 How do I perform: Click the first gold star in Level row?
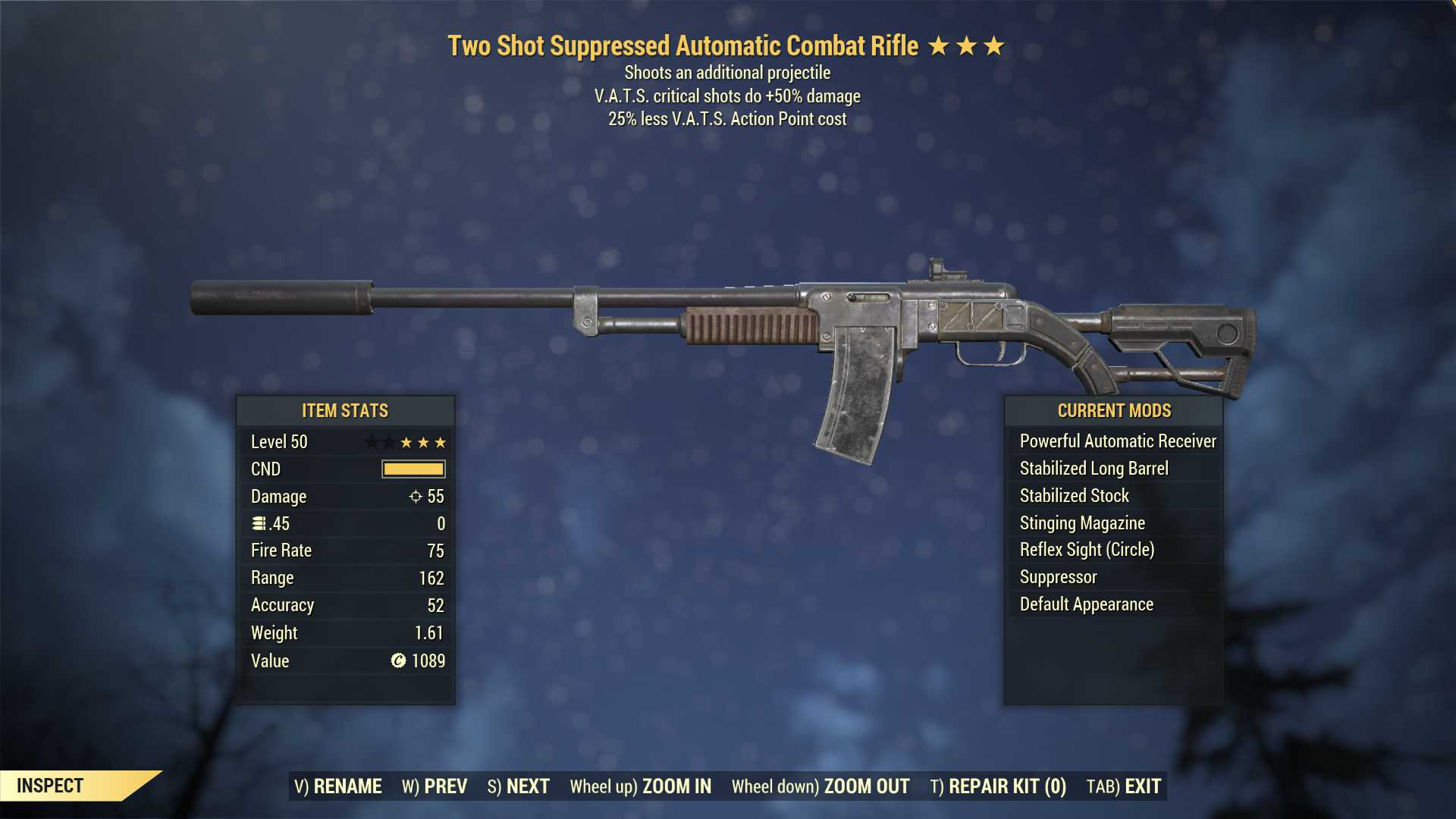click(x=406, y=441)
